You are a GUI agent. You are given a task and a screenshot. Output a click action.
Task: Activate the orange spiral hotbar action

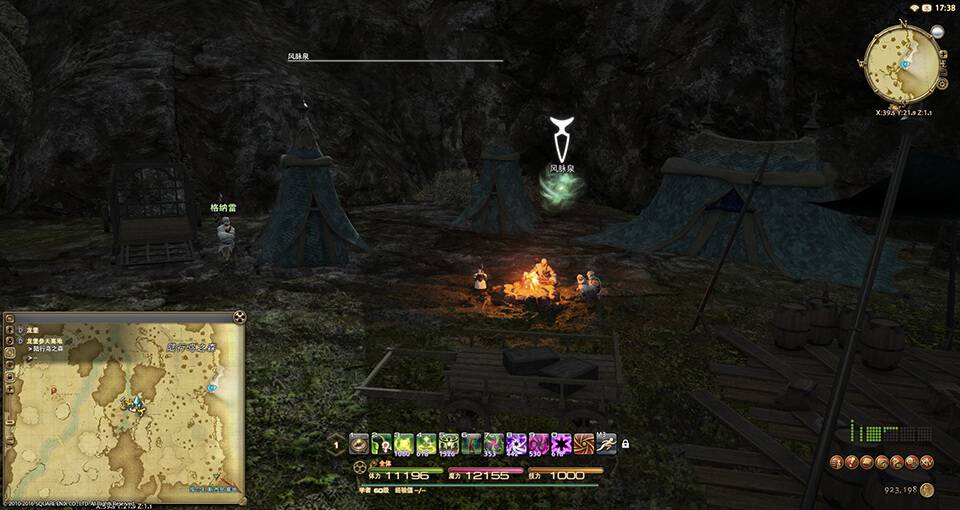[x=584, y=443]
